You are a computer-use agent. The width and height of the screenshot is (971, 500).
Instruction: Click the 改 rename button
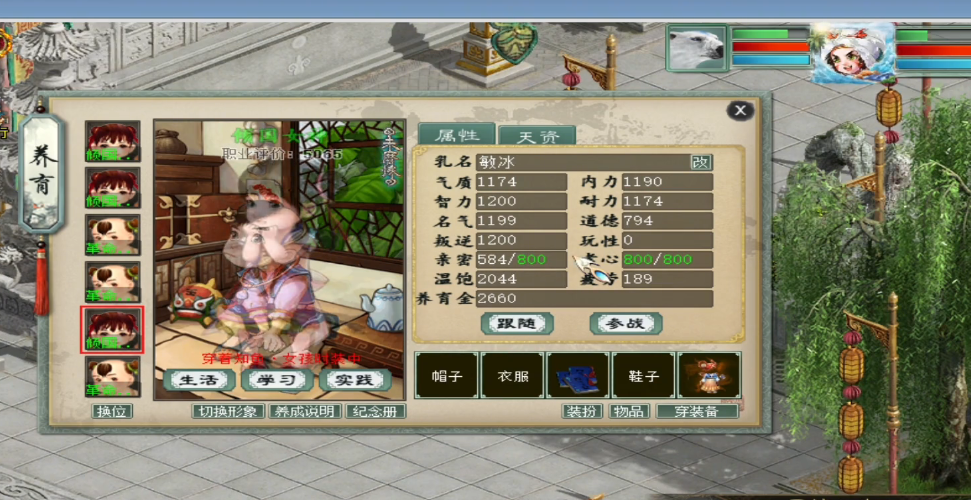click(x=701, y=162)
